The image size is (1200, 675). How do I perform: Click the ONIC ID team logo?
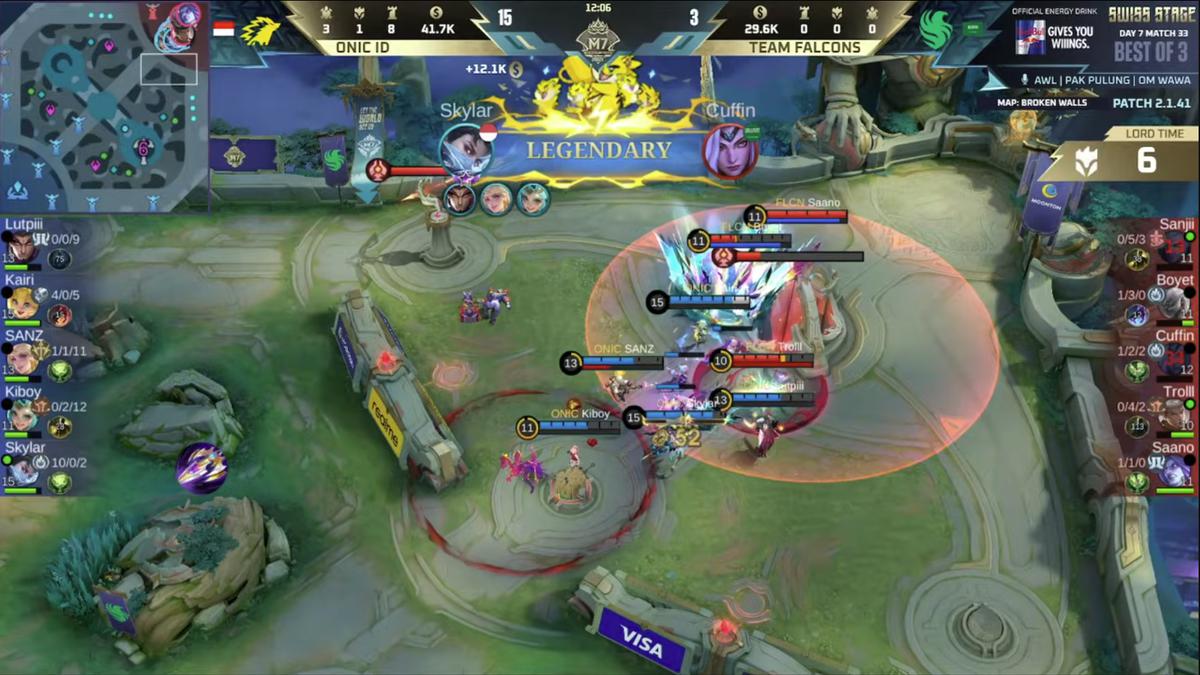click(x=260, y=30)
